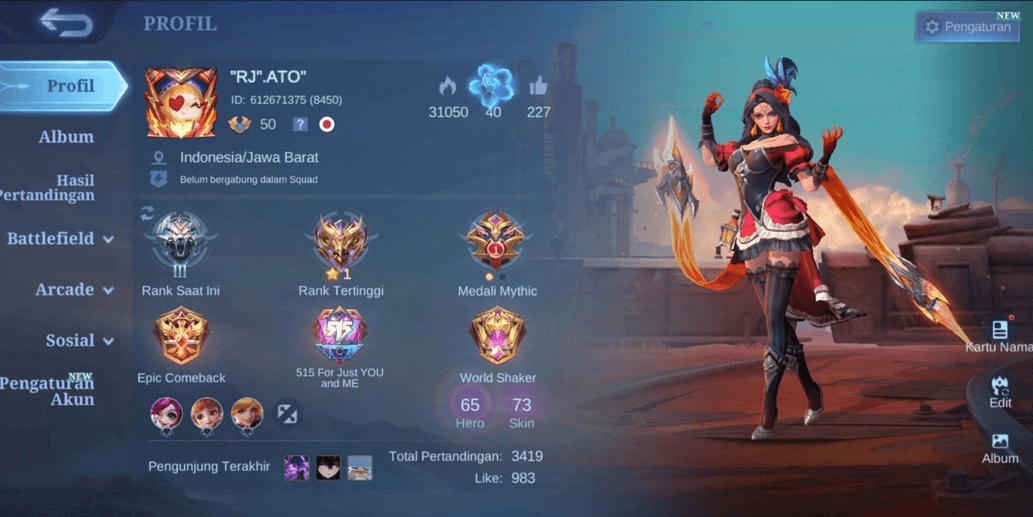The image size is (1033, 517).
Task: Open the Album shortcut under Edit
Action: point(1000,447)
